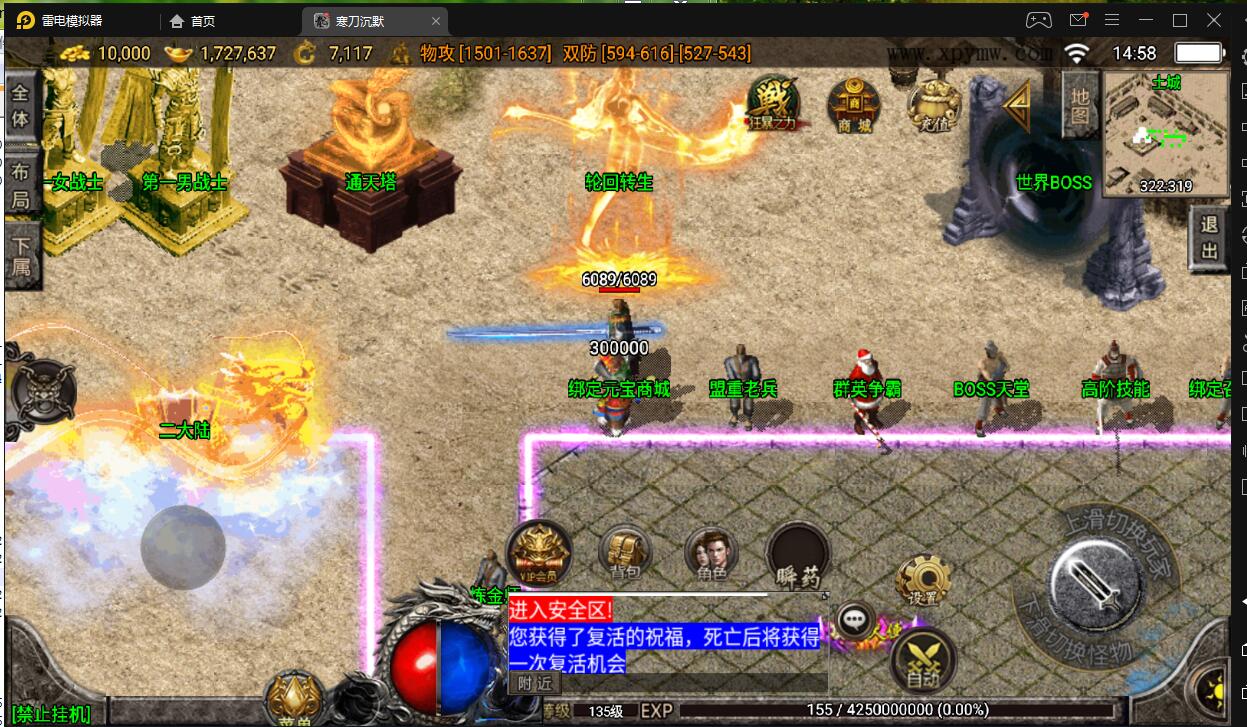Image resolution: width=1247 pixels, height=727 pixels.
Task: Open the 设置 settings gear
Action: coord(922,580)
